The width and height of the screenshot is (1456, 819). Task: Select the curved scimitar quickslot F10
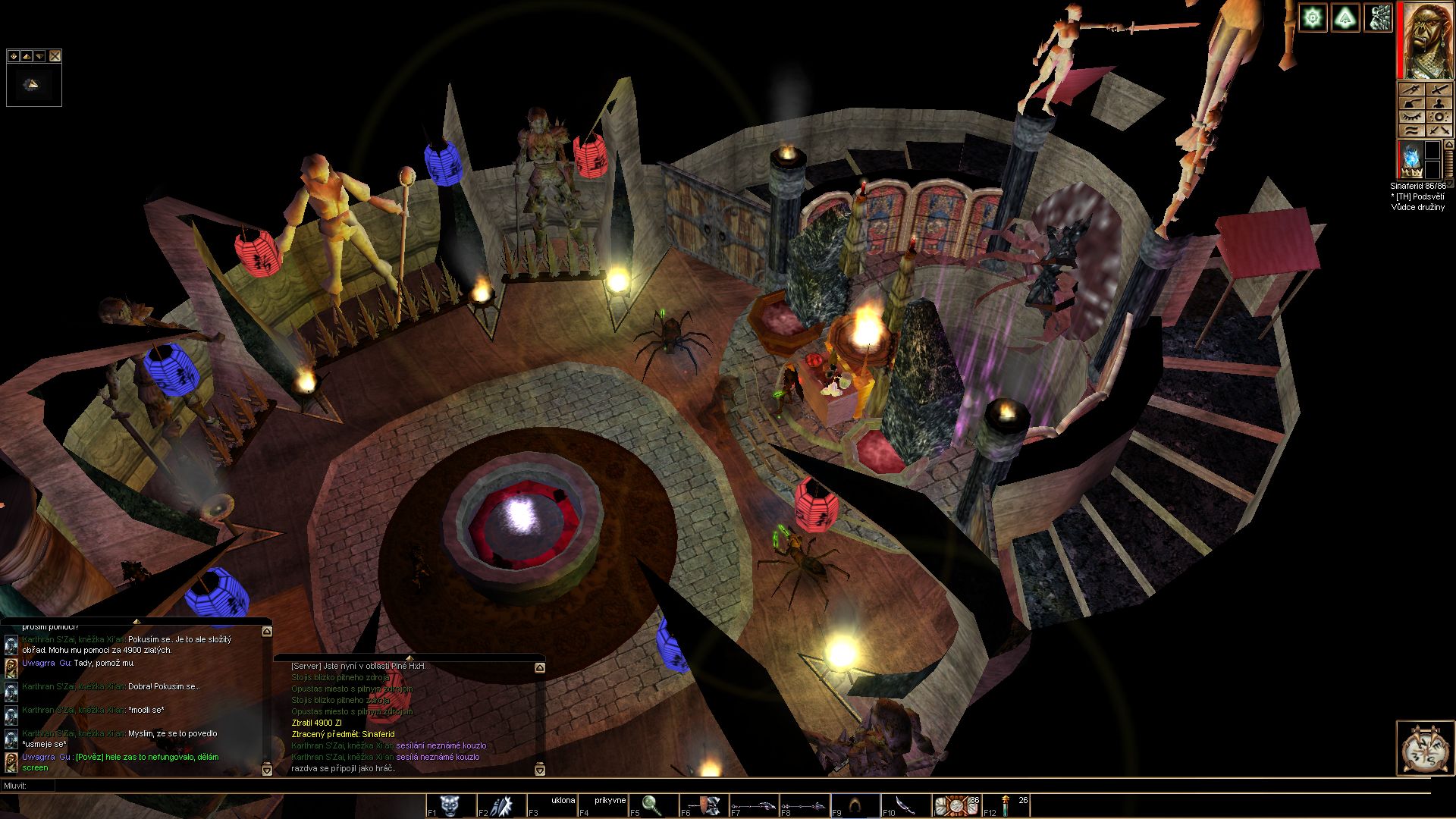pos(905,805)
